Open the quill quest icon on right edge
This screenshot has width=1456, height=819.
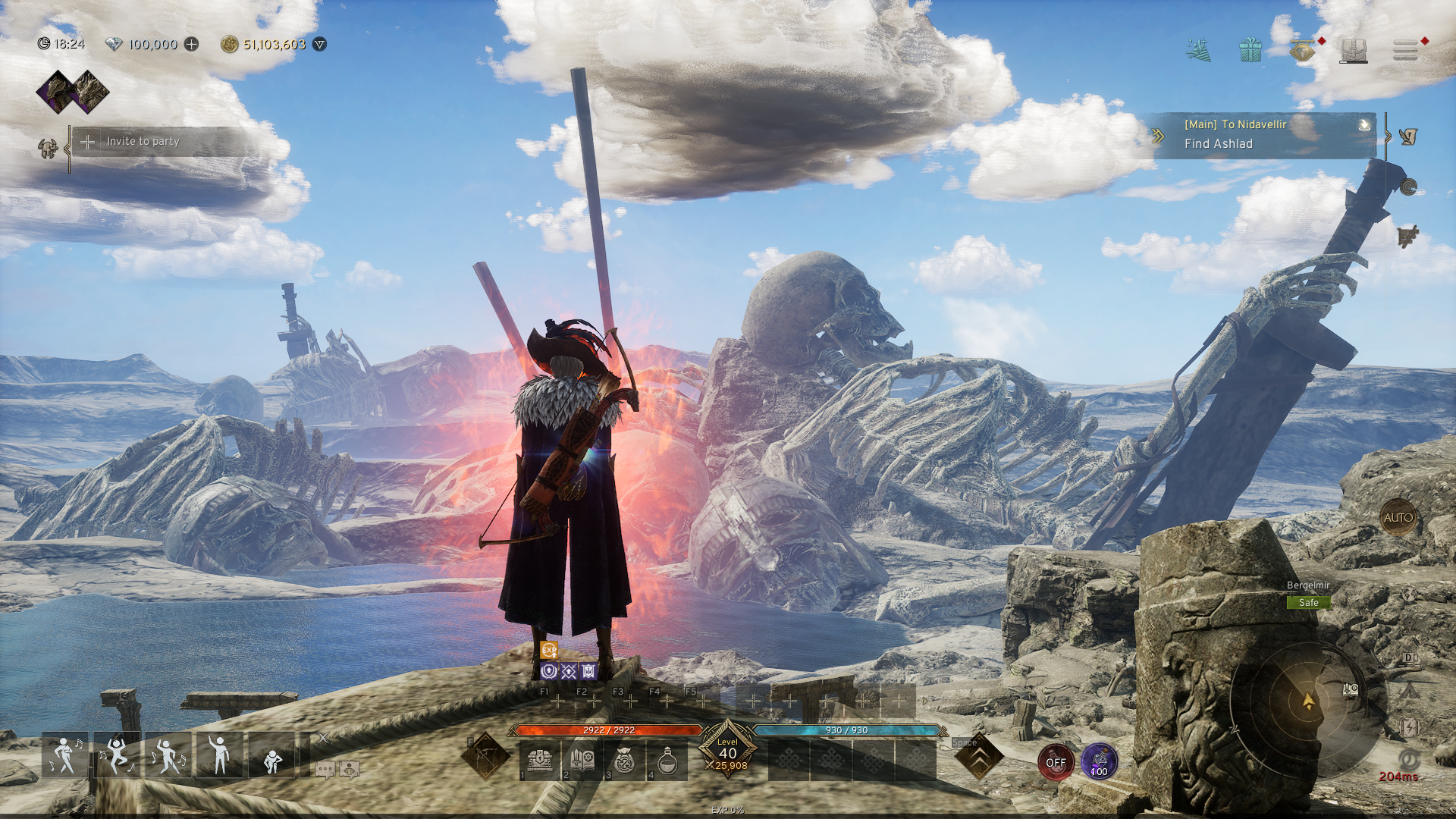click(1408, 138)
